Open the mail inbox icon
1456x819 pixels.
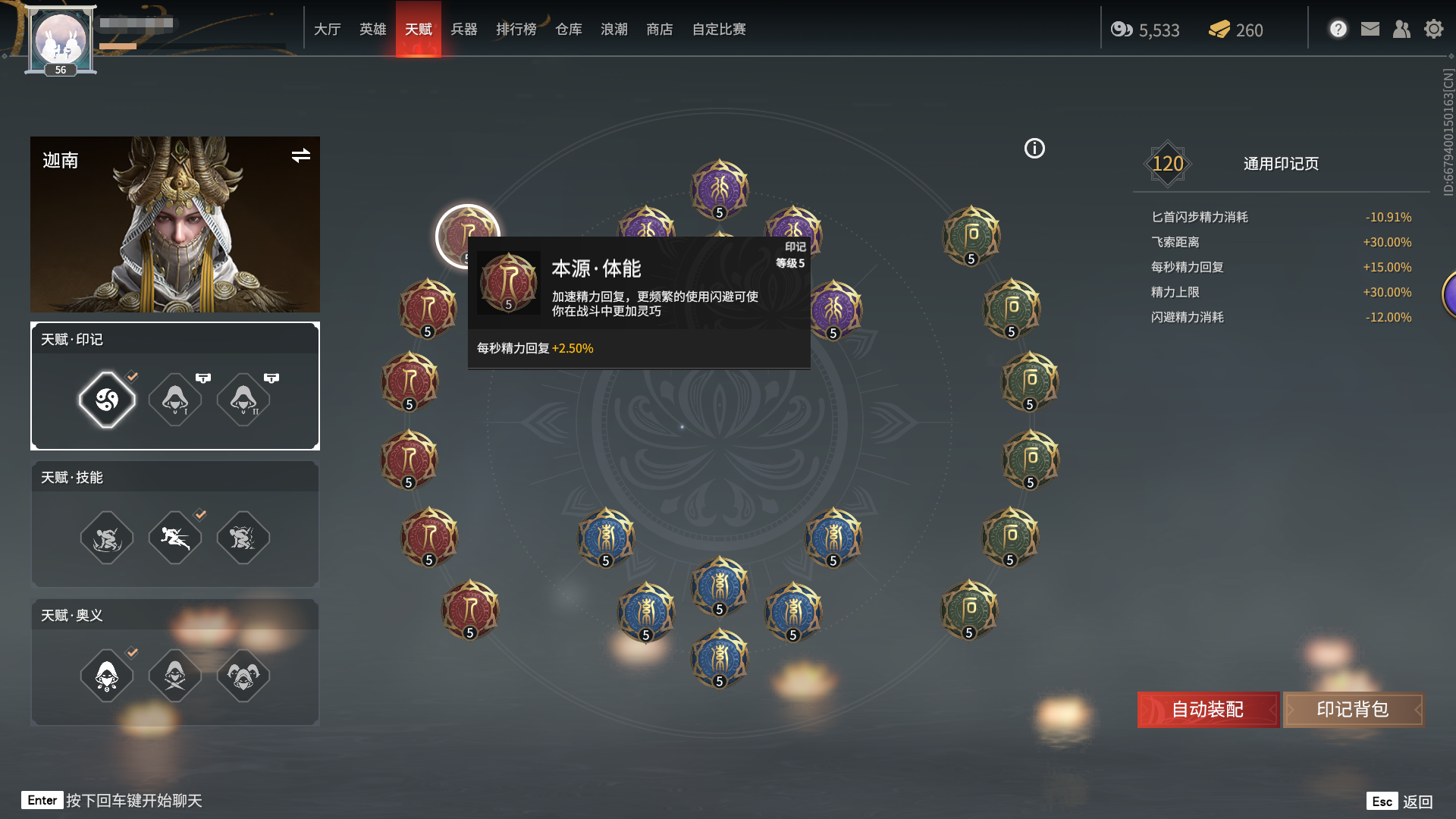coord(1370,29)
